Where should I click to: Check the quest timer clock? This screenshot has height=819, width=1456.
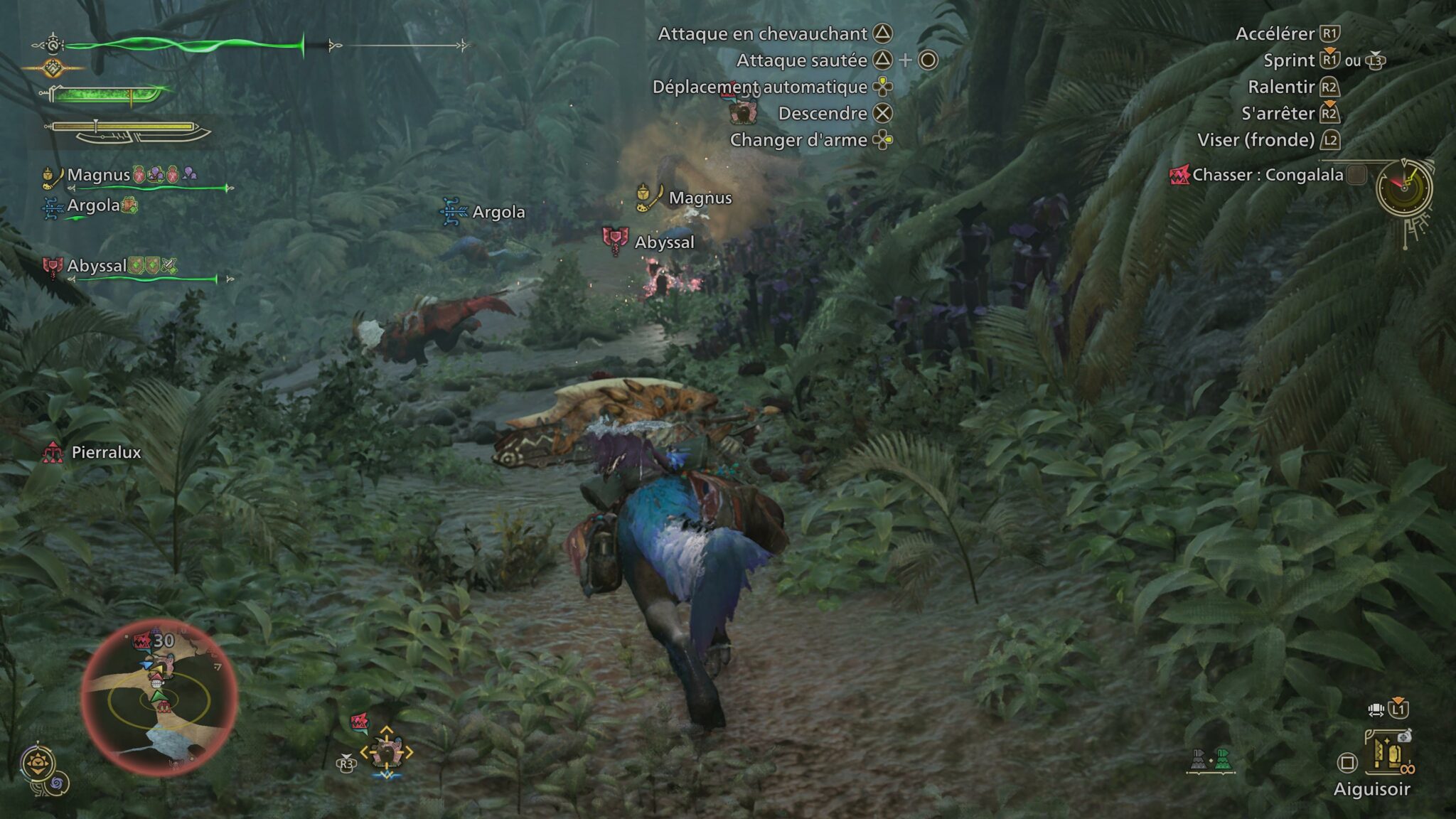tap(1403, 188)
